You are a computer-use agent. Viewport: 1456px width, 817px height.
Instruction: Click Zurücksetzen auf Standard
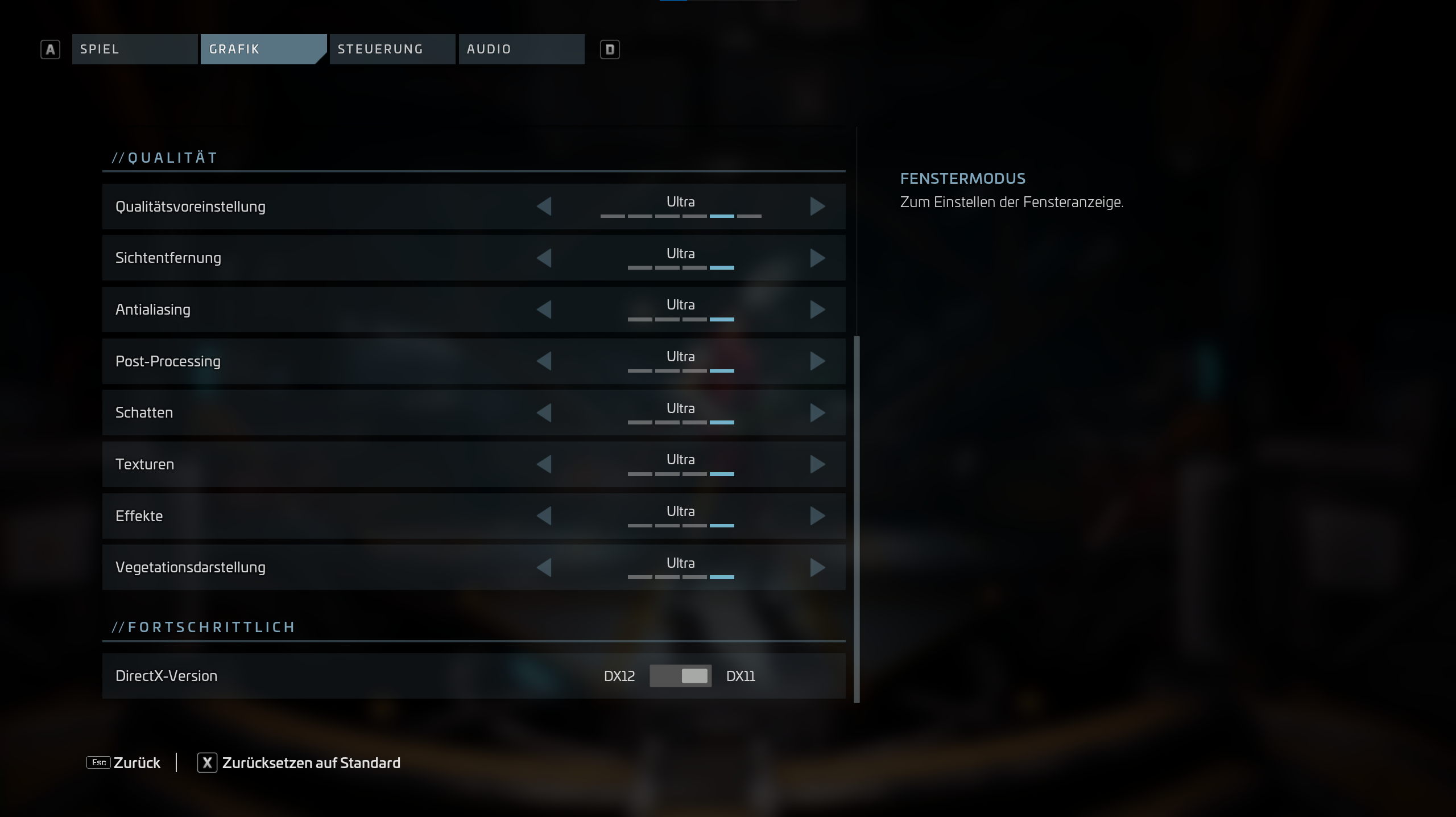click(299, 763)
